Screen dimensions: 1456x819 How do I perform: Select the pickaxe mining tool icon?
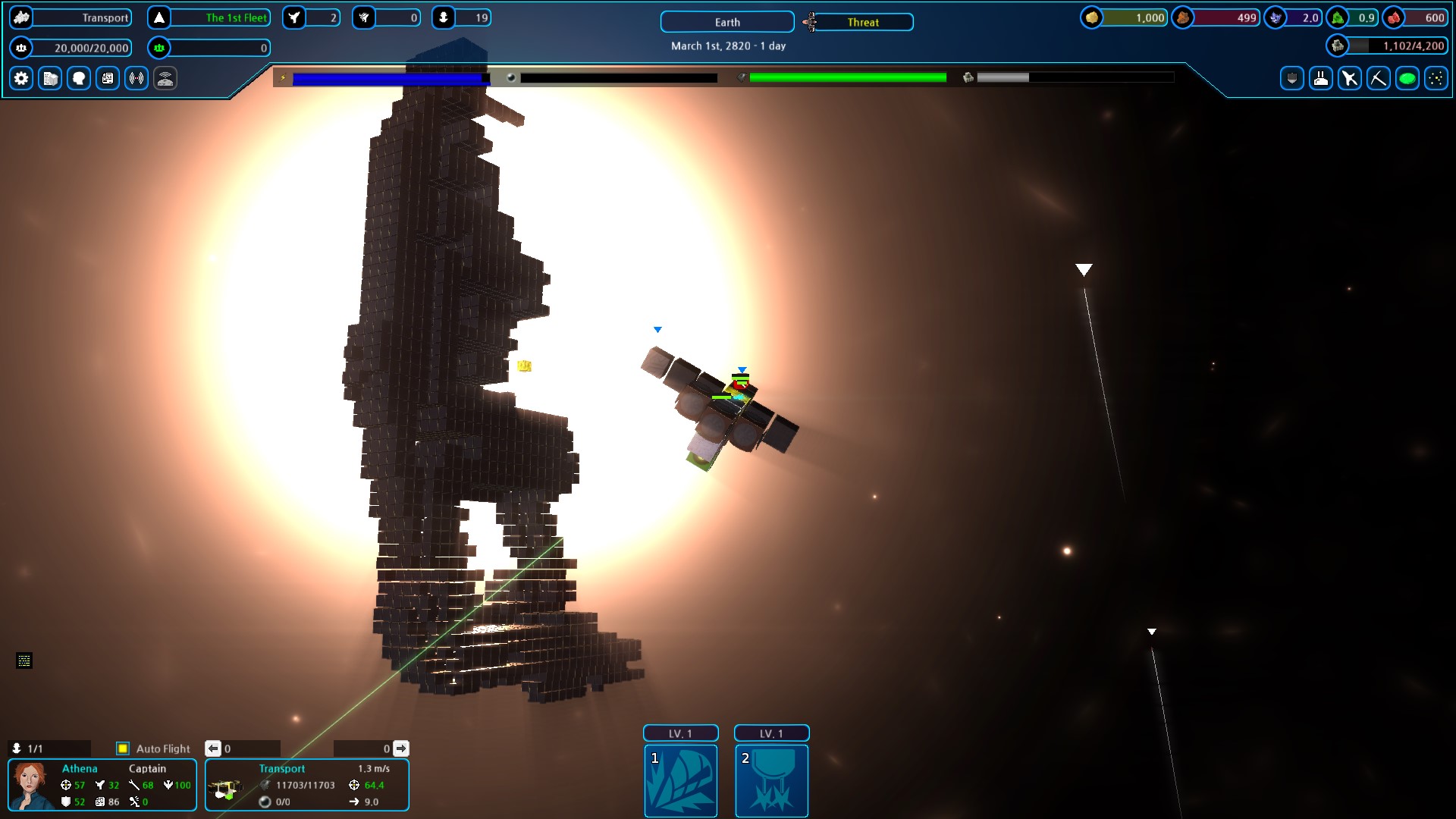tap(1379, 78)
